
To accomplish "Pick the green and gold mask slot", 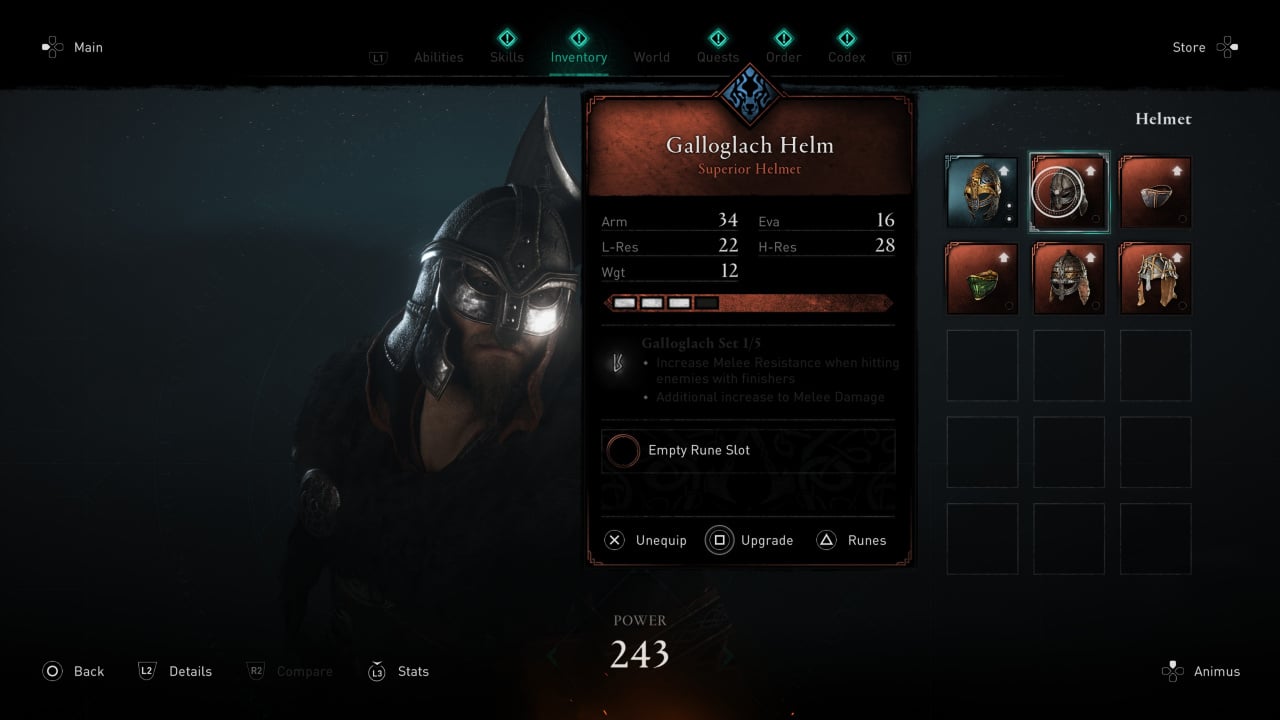I will (x=982, y=279).
